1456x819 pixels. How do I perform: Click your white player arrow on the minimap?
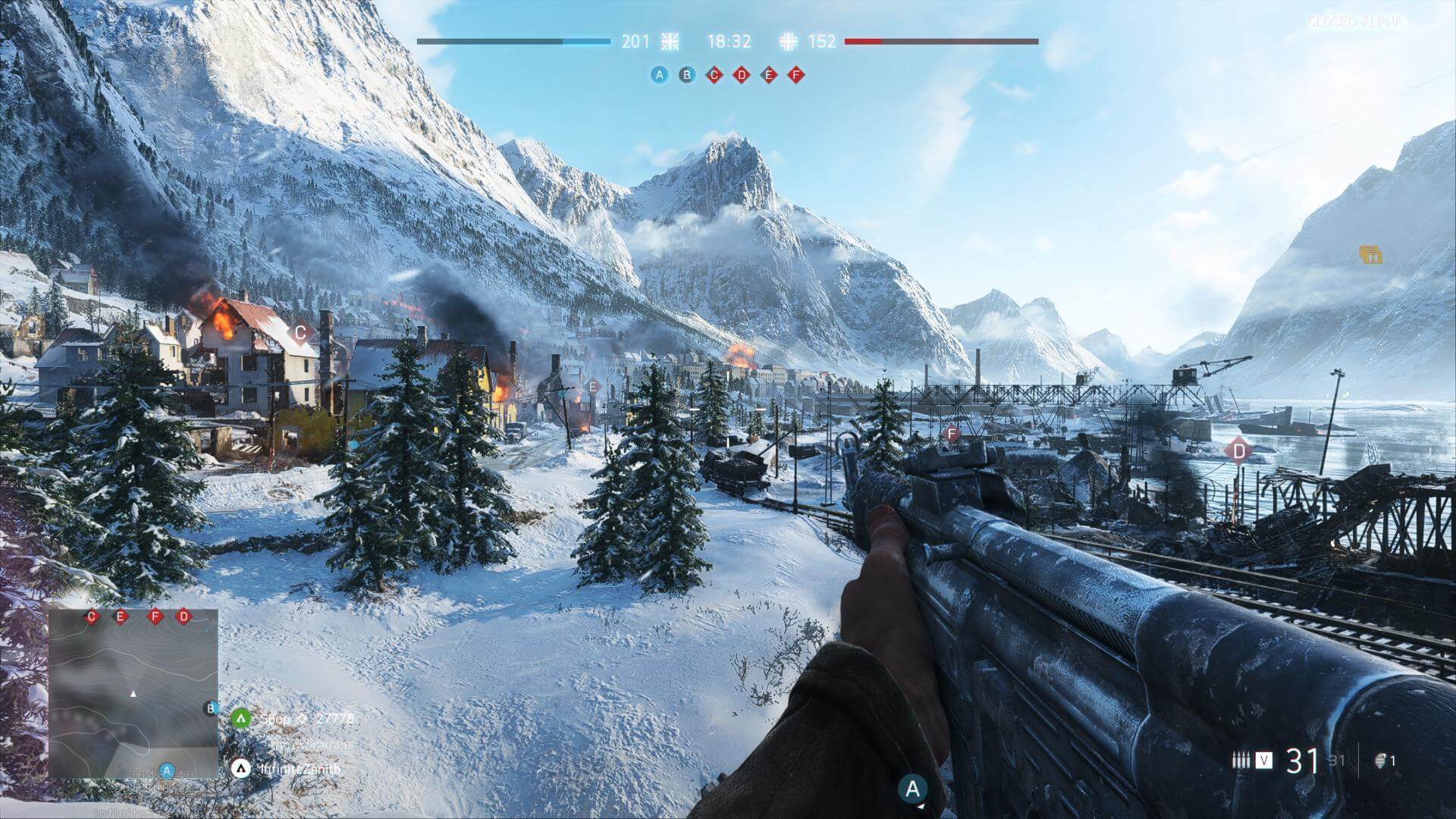[133, 692]
